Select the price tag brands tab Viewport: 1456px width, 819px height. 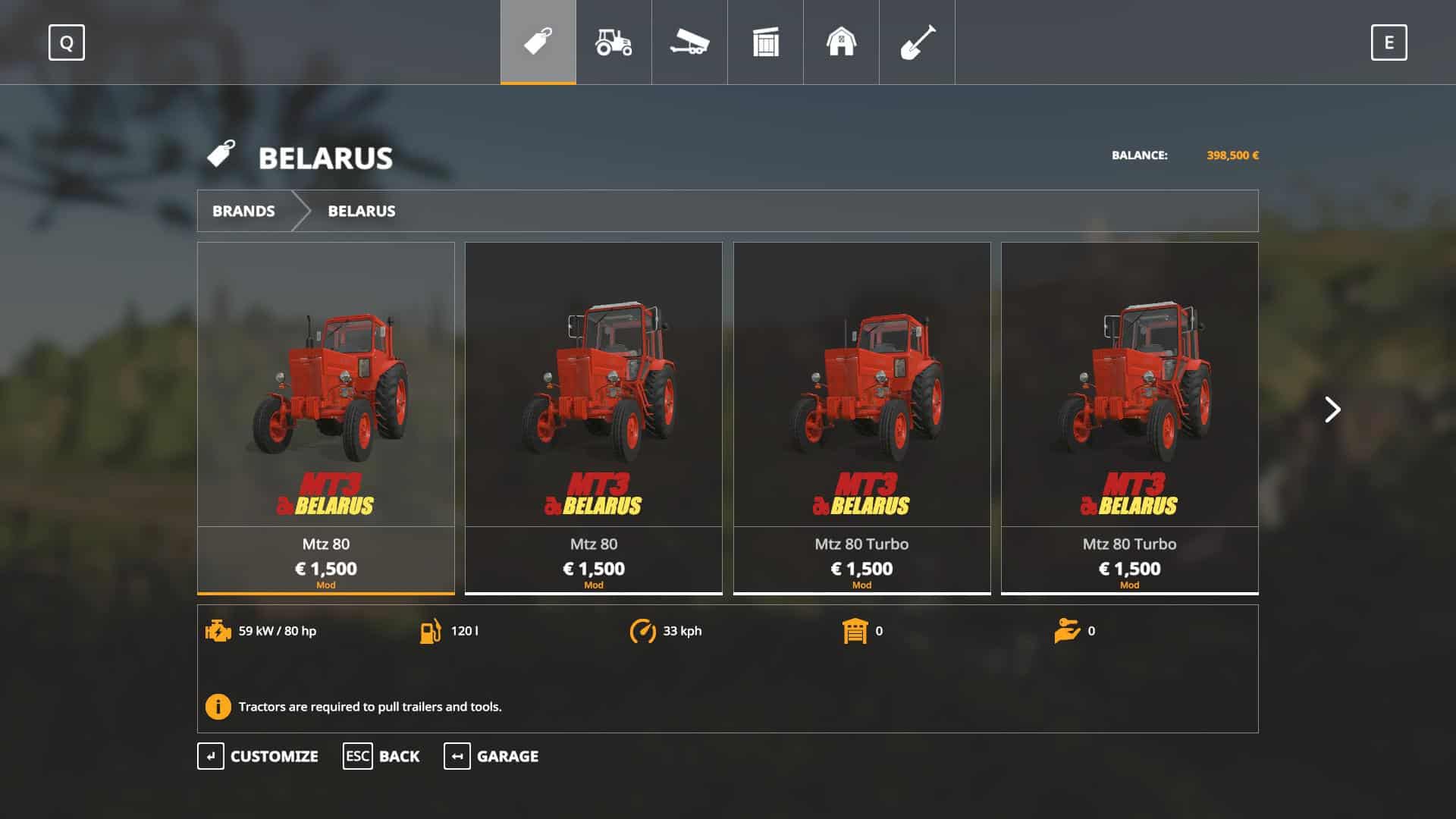(x=538, y=42)
